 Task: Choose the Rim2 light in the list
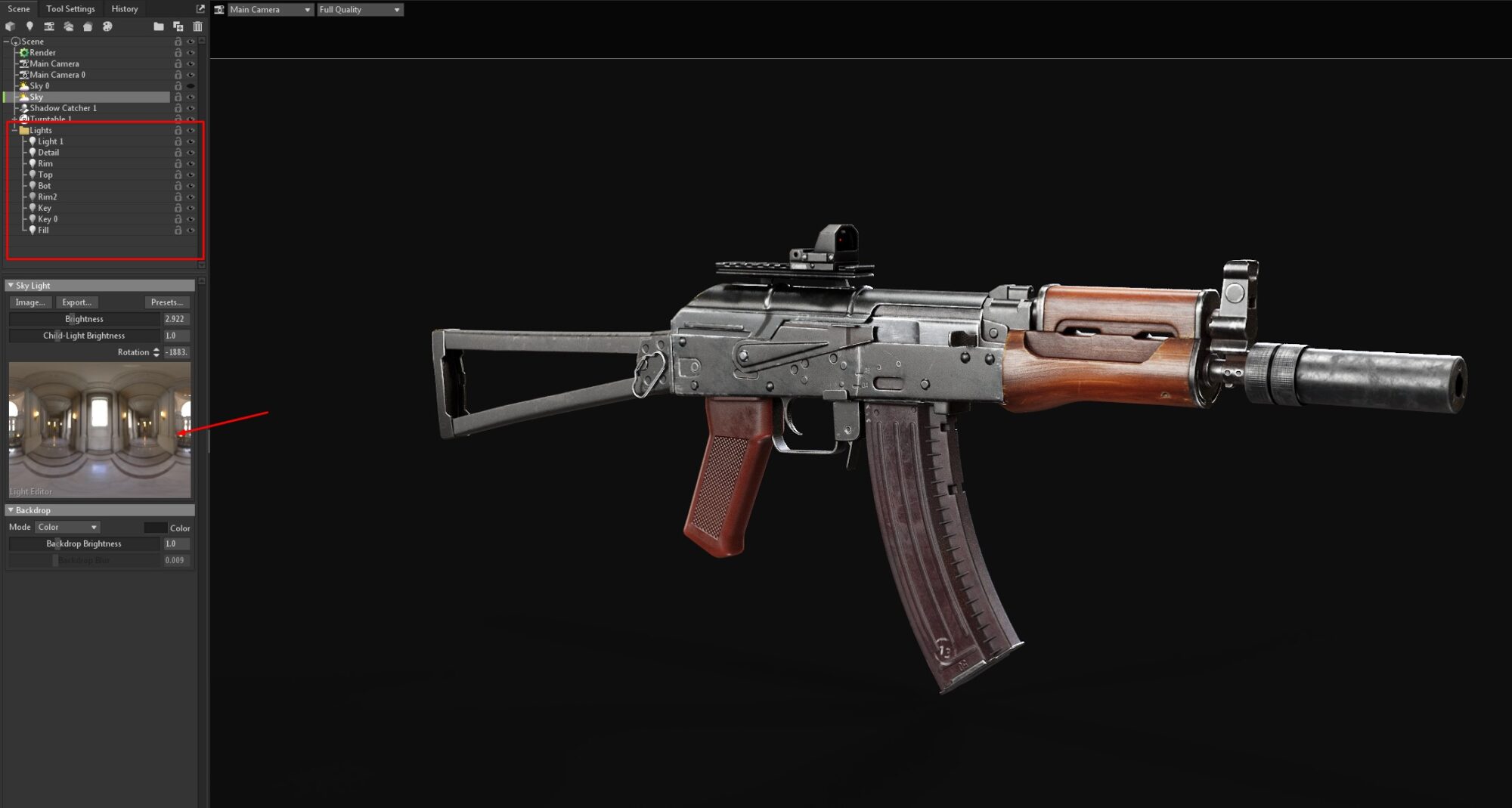coord(47,197)
